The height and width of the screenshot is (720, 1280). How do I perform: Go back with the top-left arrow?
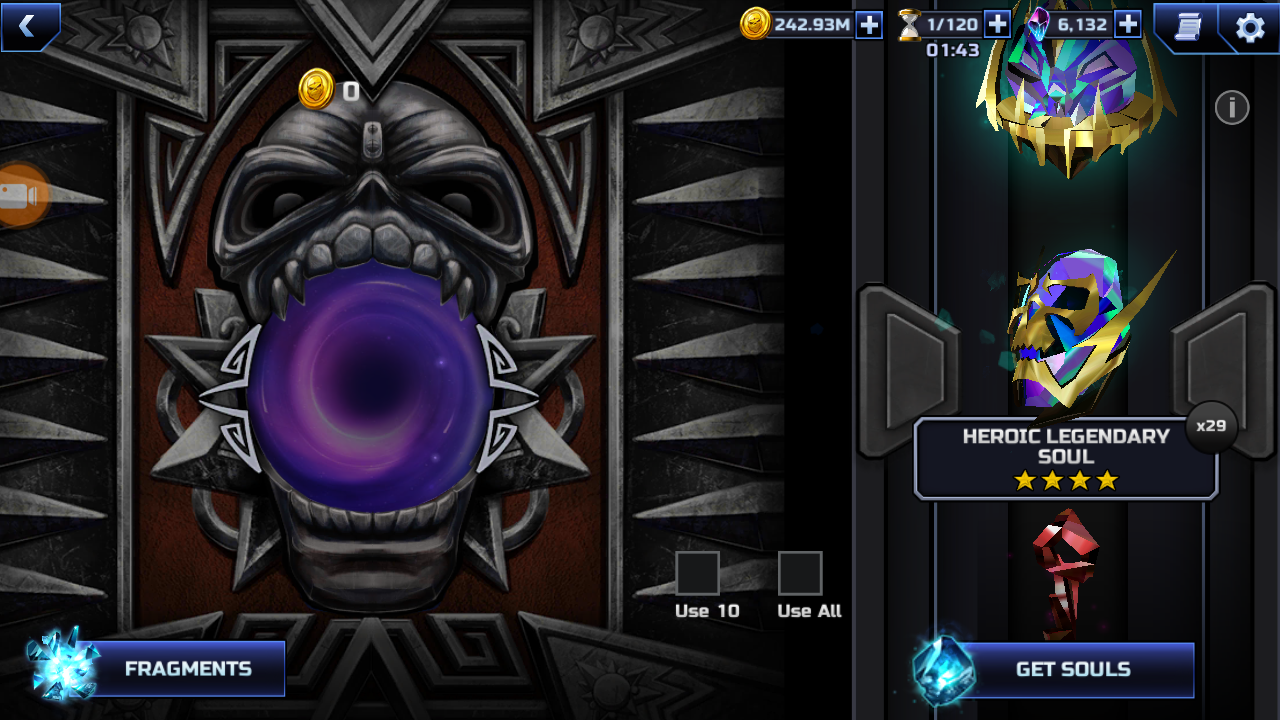tap(27, 26)
